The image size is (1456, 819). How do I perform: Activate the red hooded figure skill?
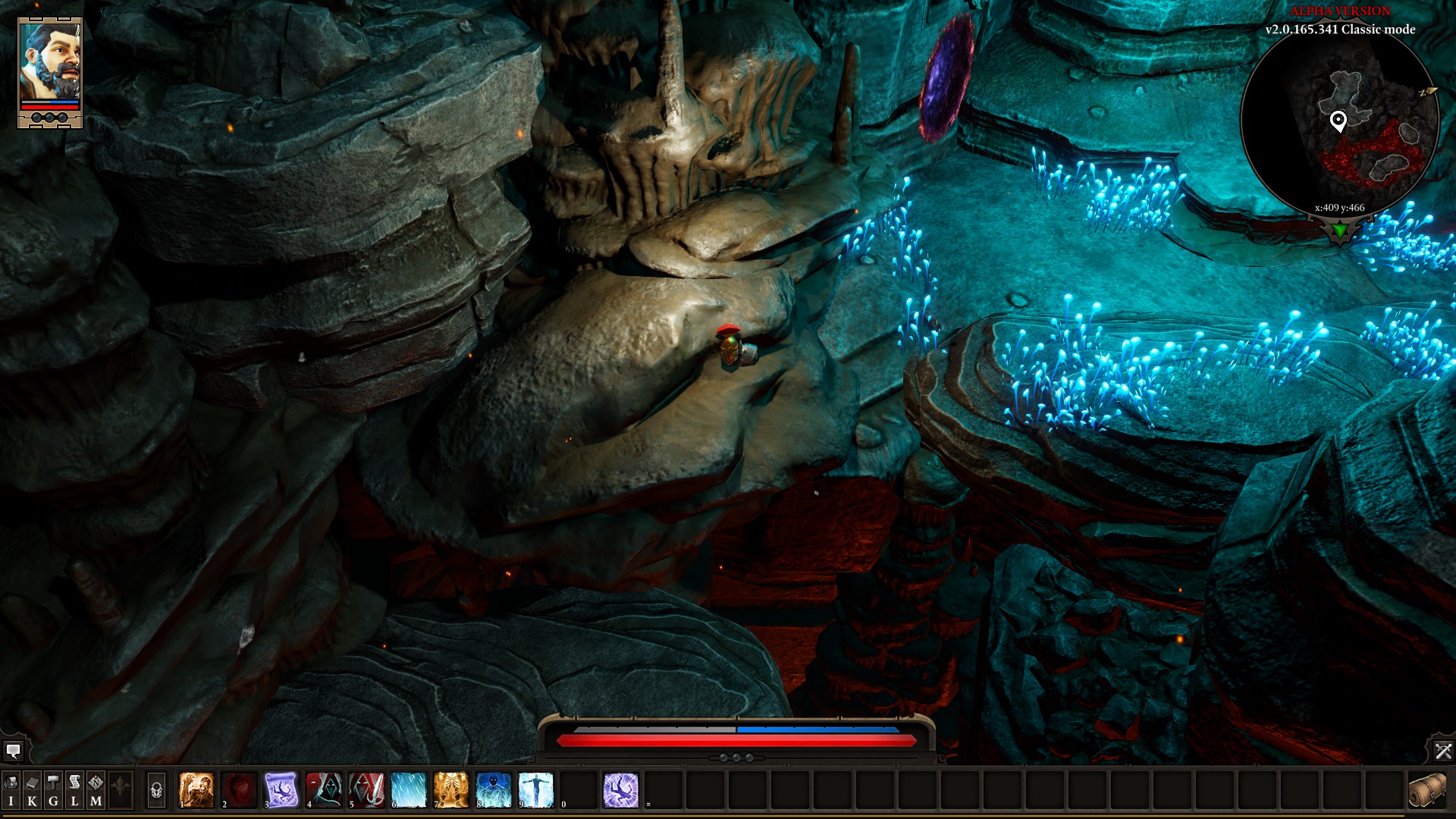pyautogui.click(x=324, y=789)
